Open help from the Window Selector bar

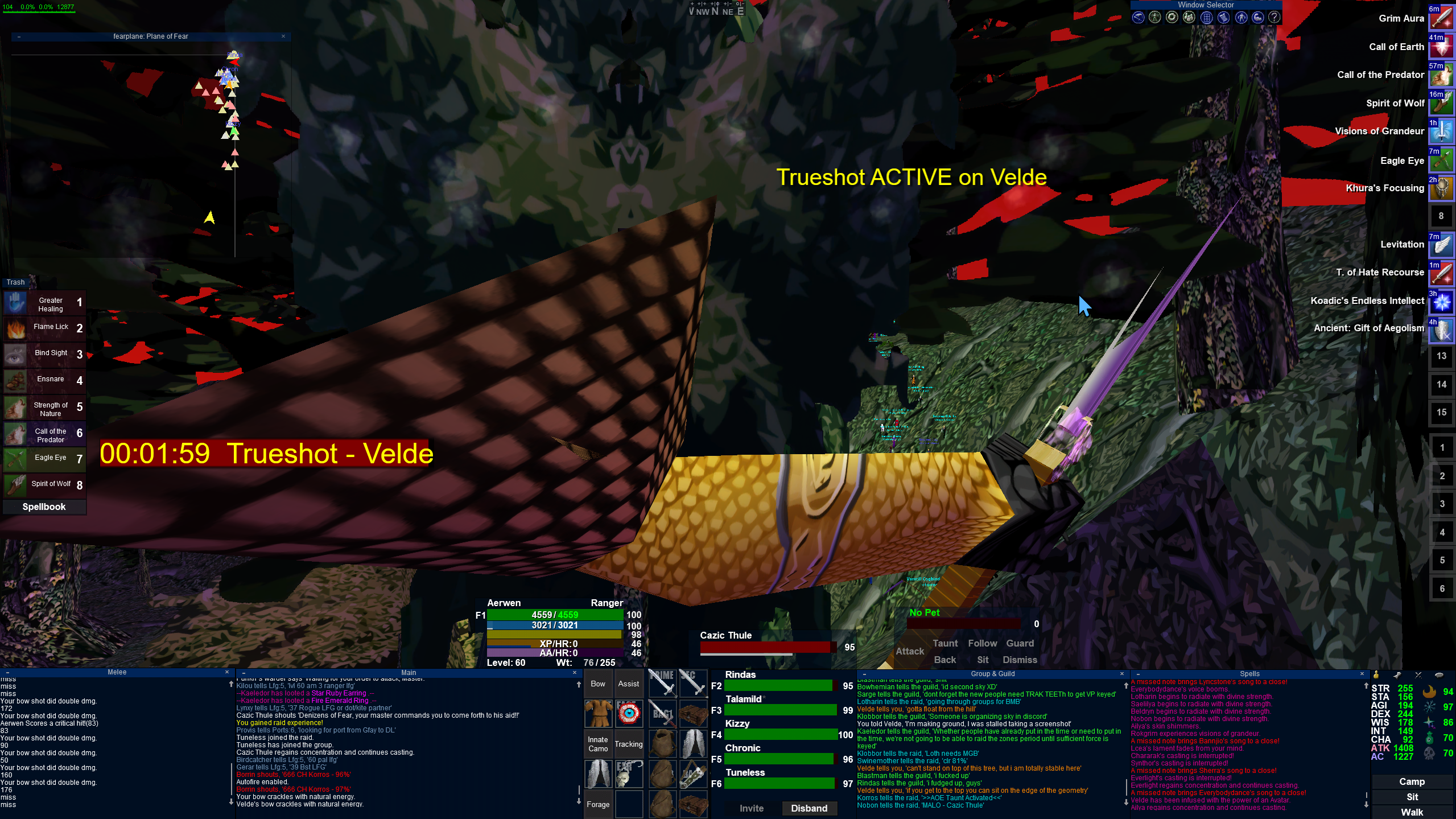pyautogui.click(x=1274, y=18)
